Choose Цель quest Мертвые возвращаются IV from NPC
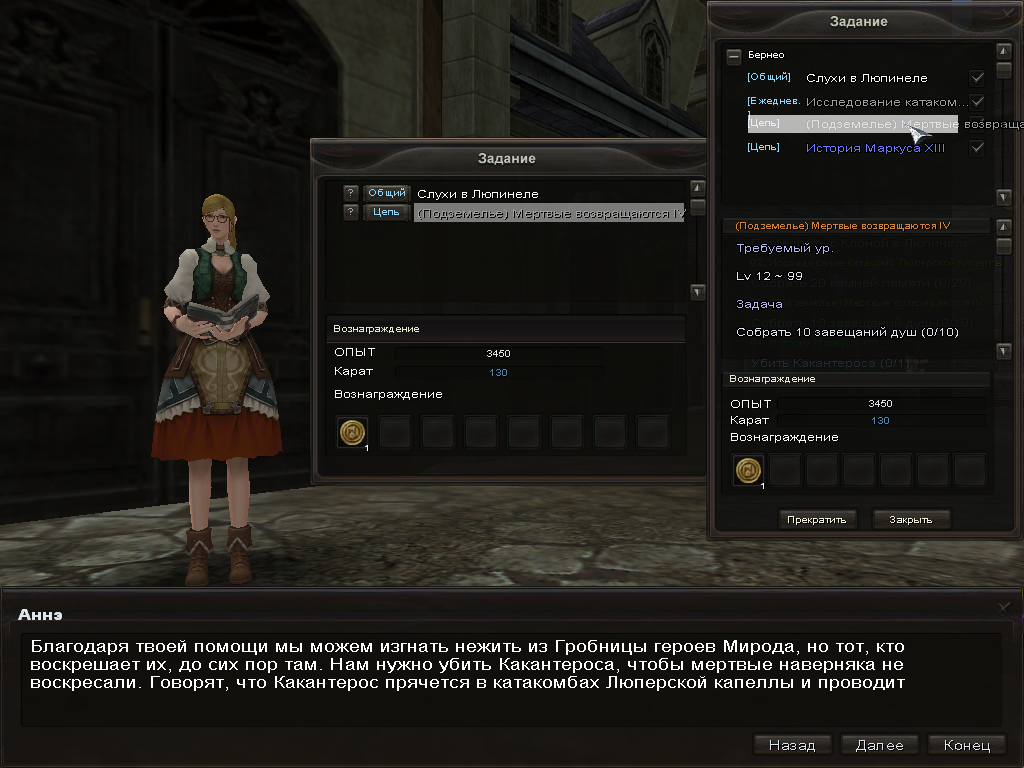 (549, 213)
